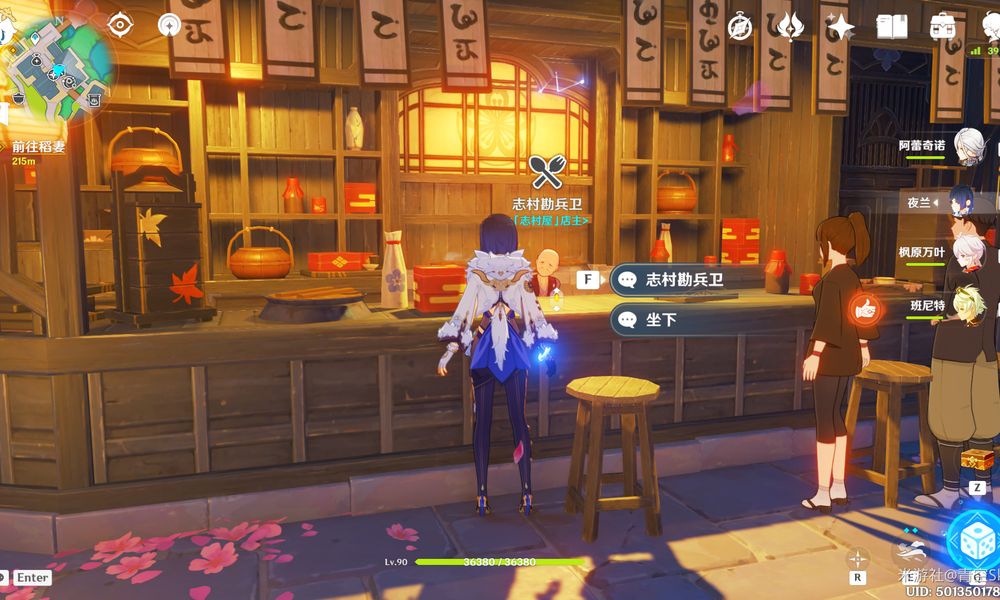Activate the sprint dash button

909,550
